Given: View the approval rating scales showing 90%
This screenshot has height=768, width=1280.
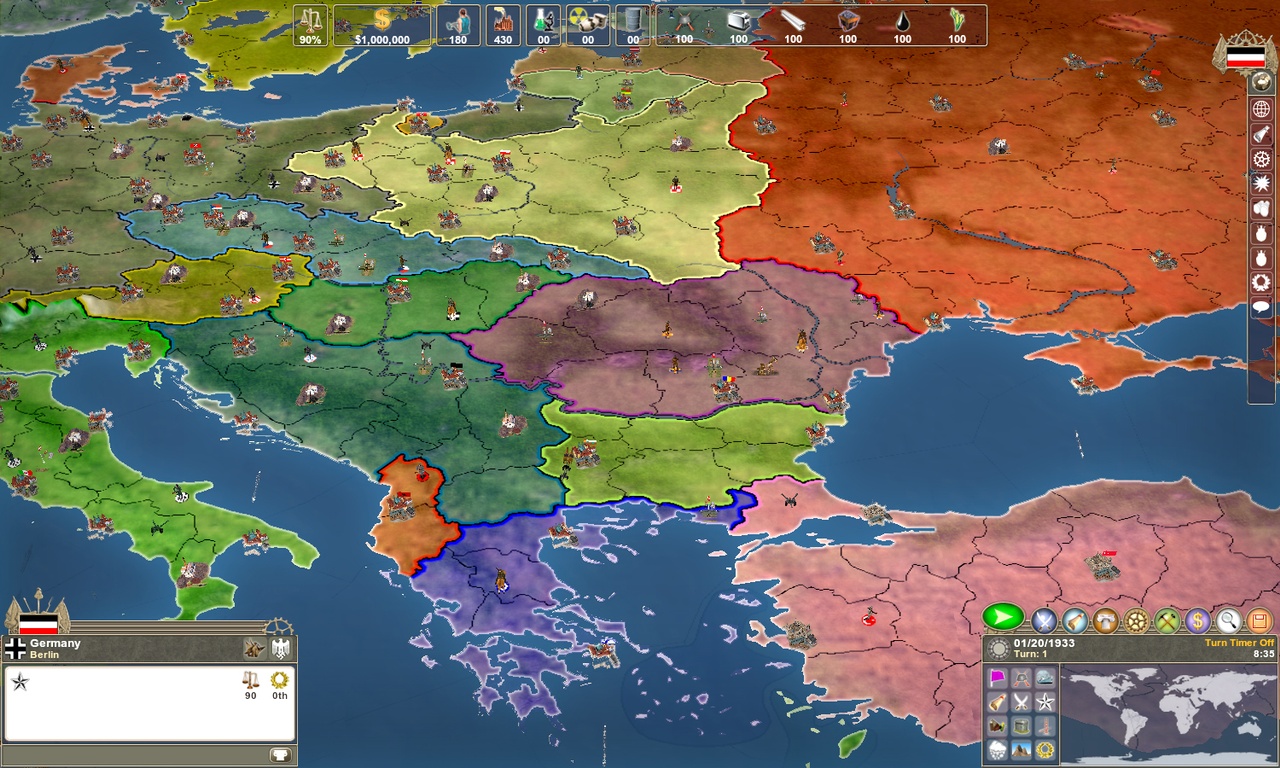Looking at the screenshot, I should (x=313, y=25).
